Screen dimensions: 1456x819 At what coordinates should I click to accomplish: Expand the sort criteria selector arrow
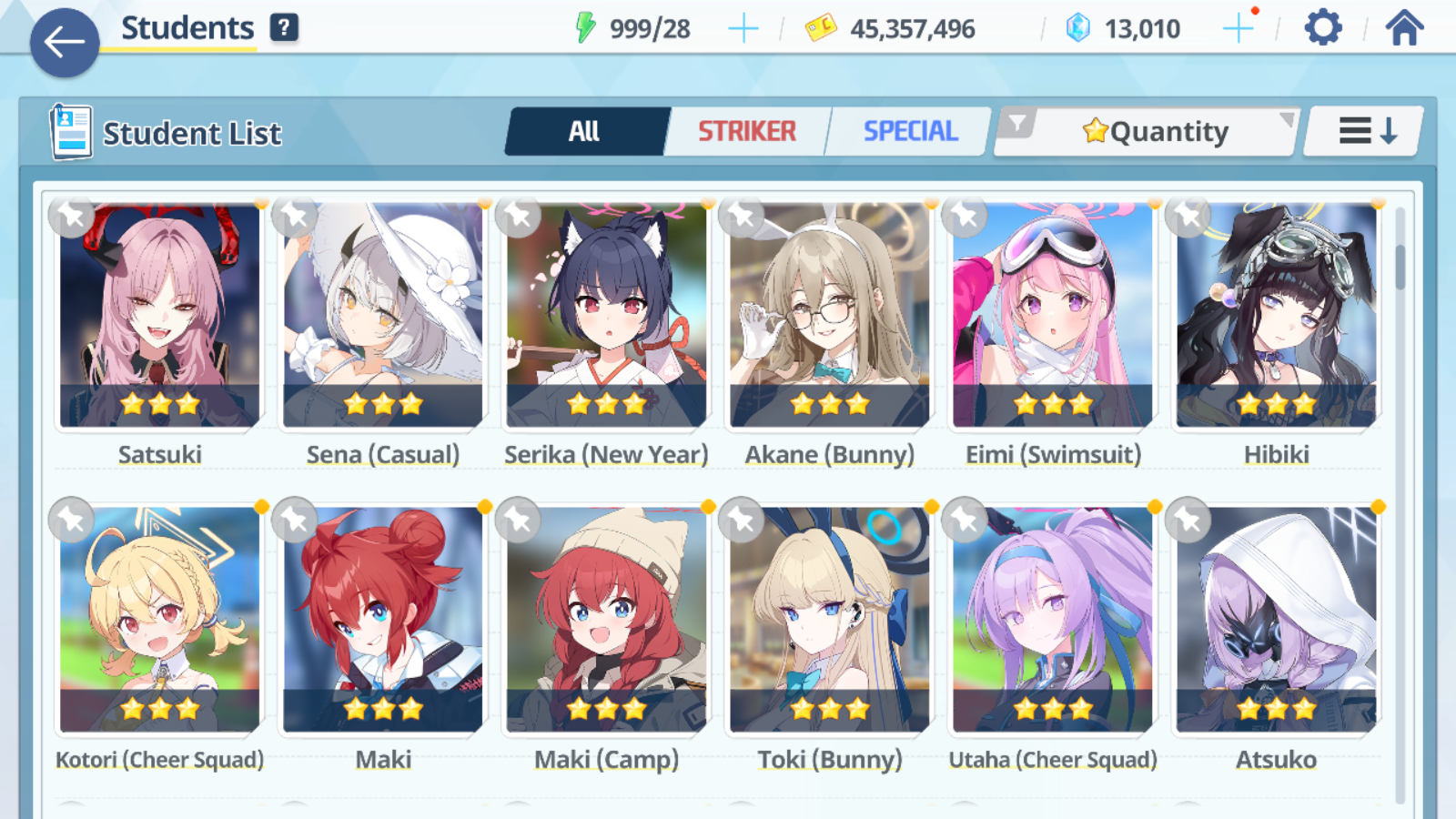1287,119
